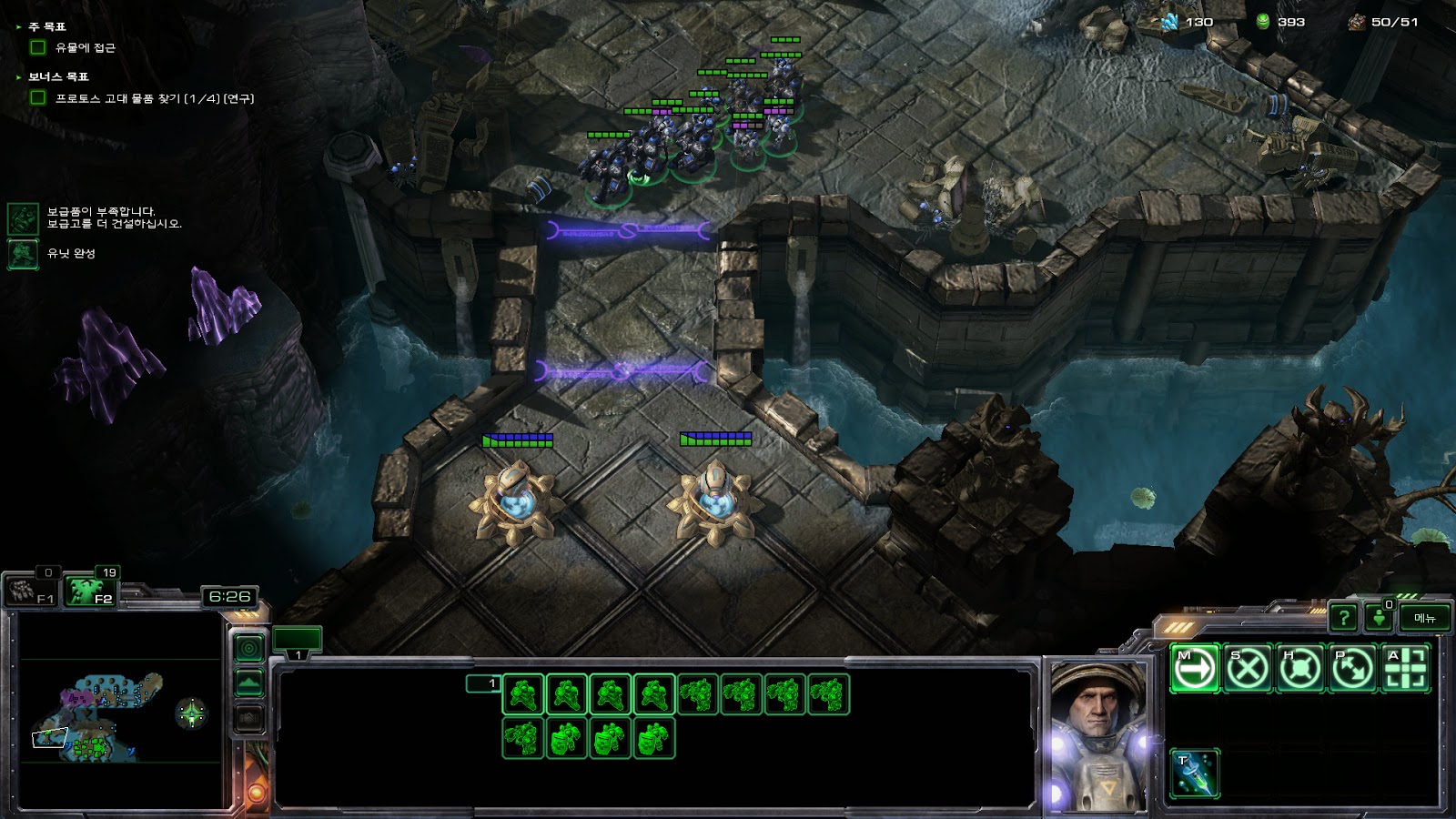Select control group 1 tab
Image resolution: width=1456 pixels, height=819 pixels.
(x=298, y=642)
